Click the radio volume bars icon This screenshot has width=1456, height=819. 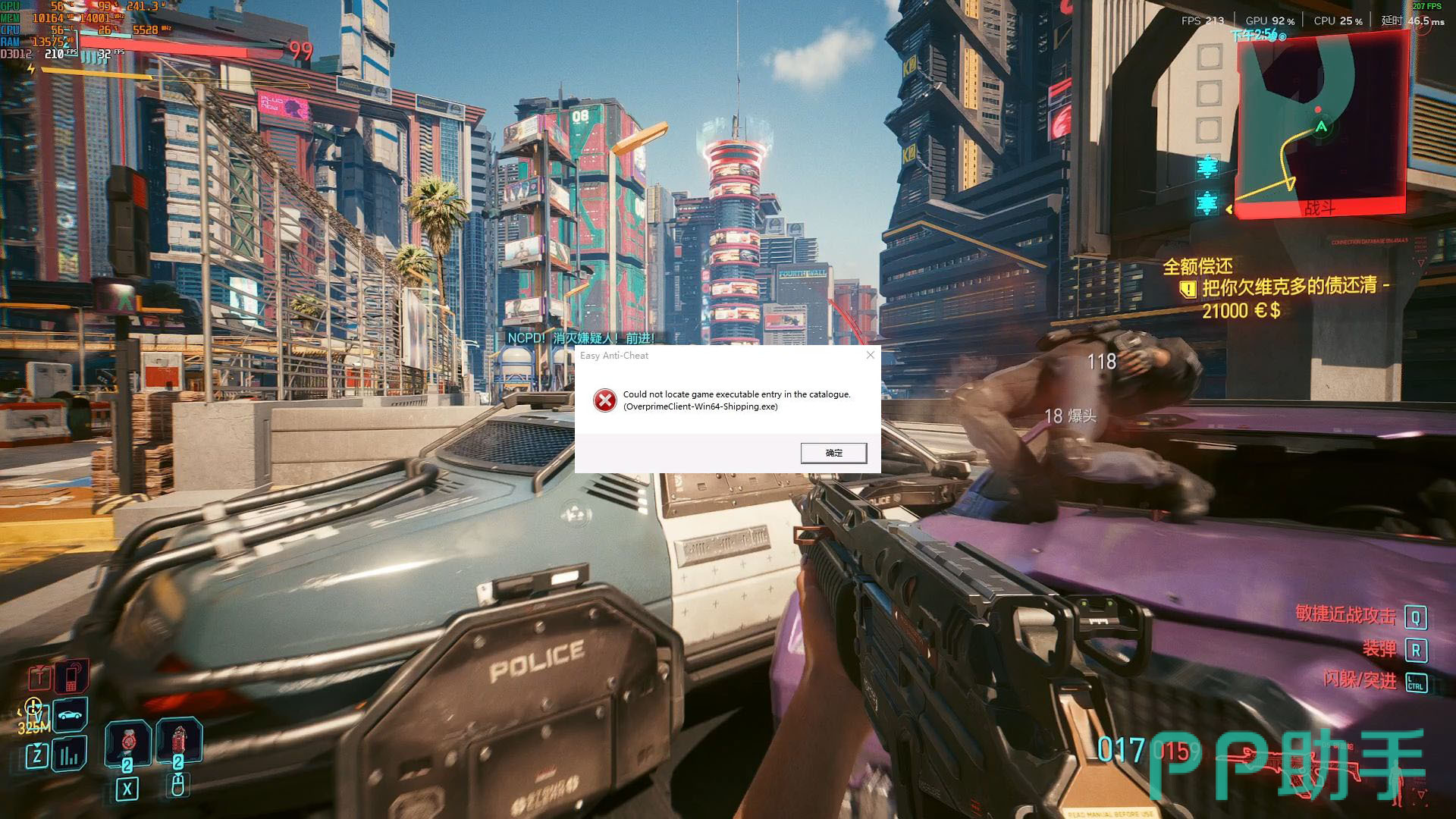(70, 755)
